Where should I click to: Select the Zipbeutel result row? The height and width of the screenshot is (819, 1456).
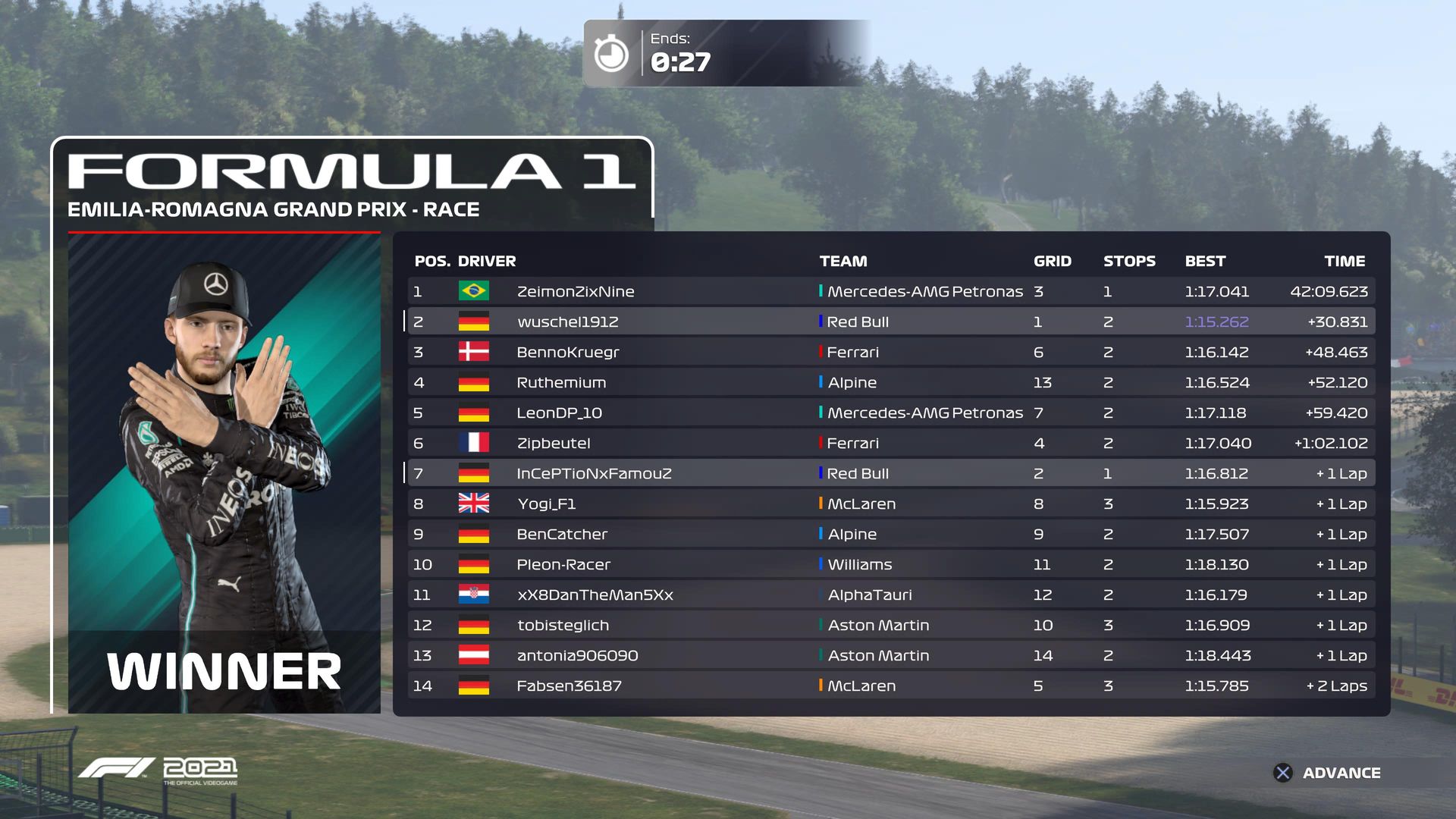[553, 443]
